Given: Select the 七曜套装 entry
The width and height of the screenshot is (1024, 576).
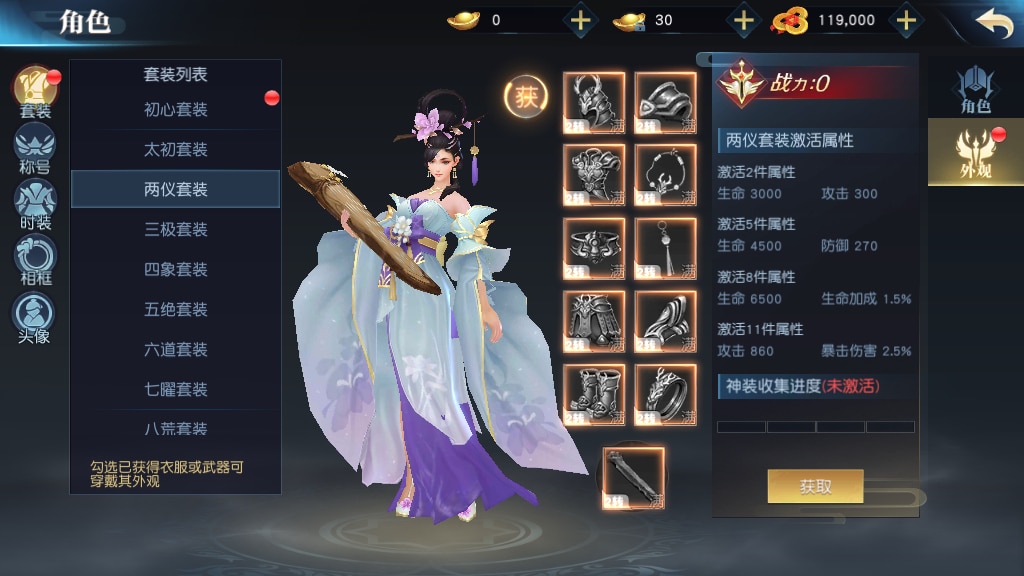Looking at the screenshot, I should [175, 390].
